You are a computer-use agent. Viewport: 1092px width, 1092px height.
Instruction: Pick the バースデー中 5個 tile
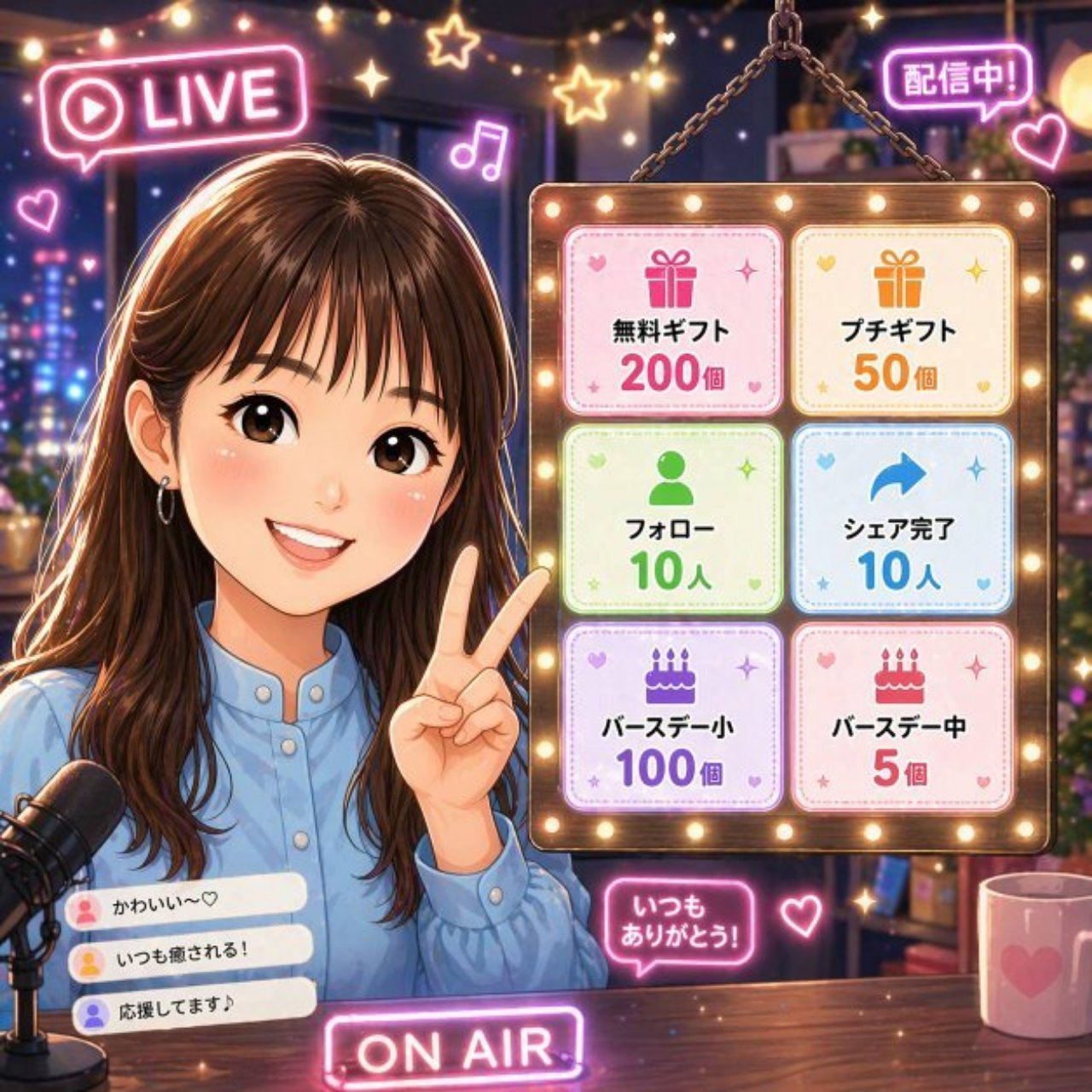[x=901, y=717]
